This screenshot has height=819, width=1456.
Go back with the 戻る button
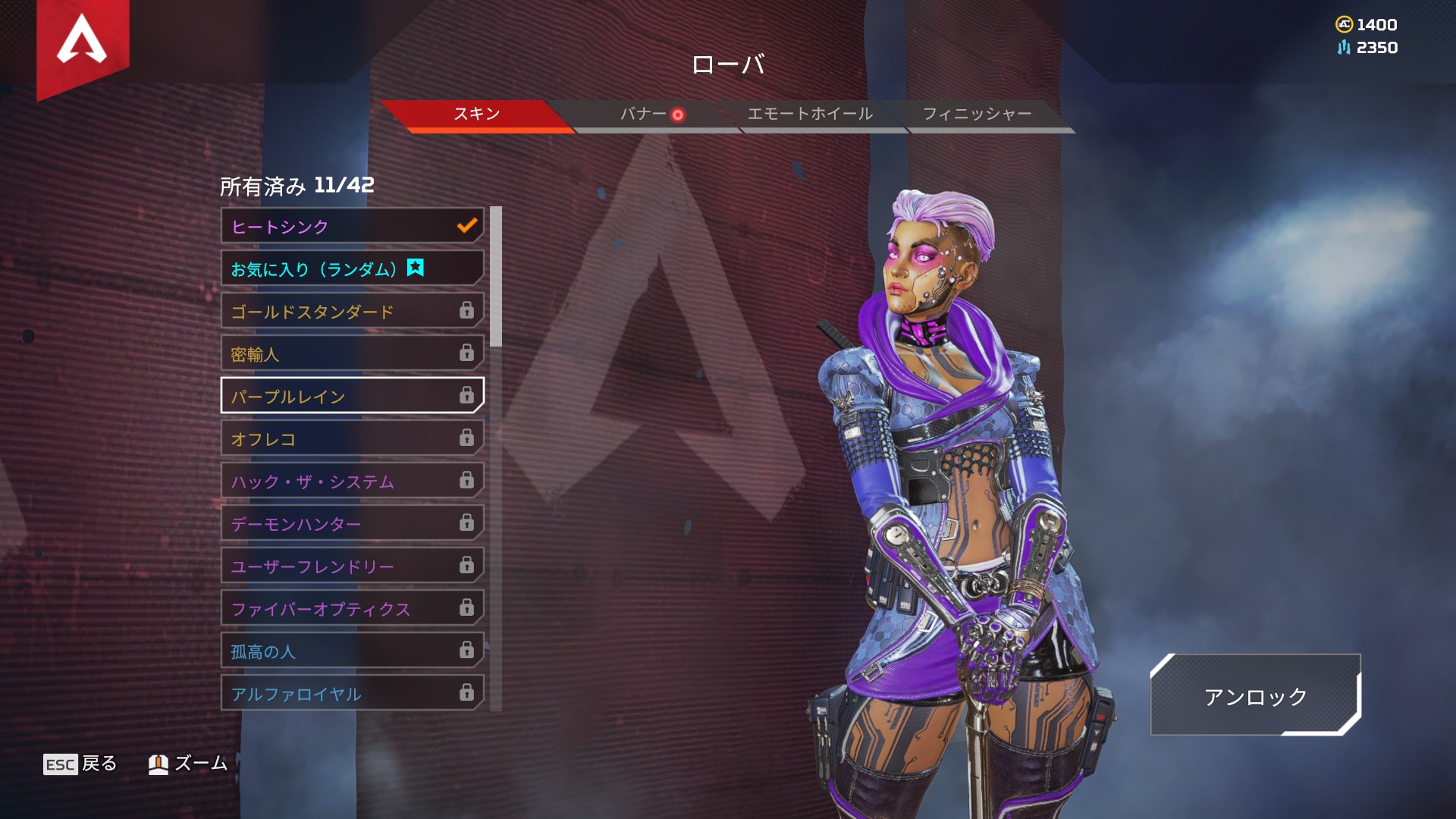tap(80, 764)
